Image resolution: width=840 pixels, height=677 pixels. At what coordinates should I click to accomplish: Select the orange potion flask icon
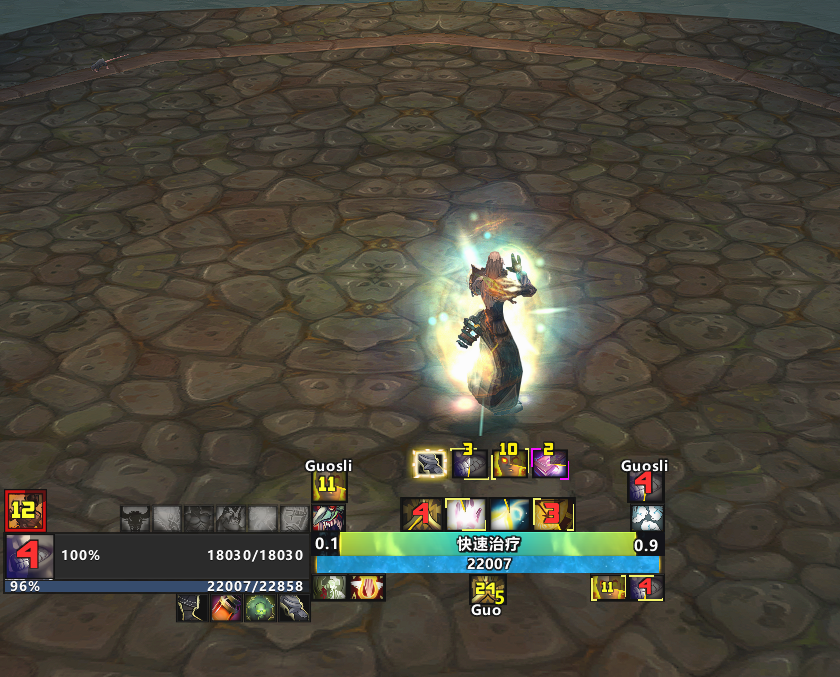tap(226, 607)
